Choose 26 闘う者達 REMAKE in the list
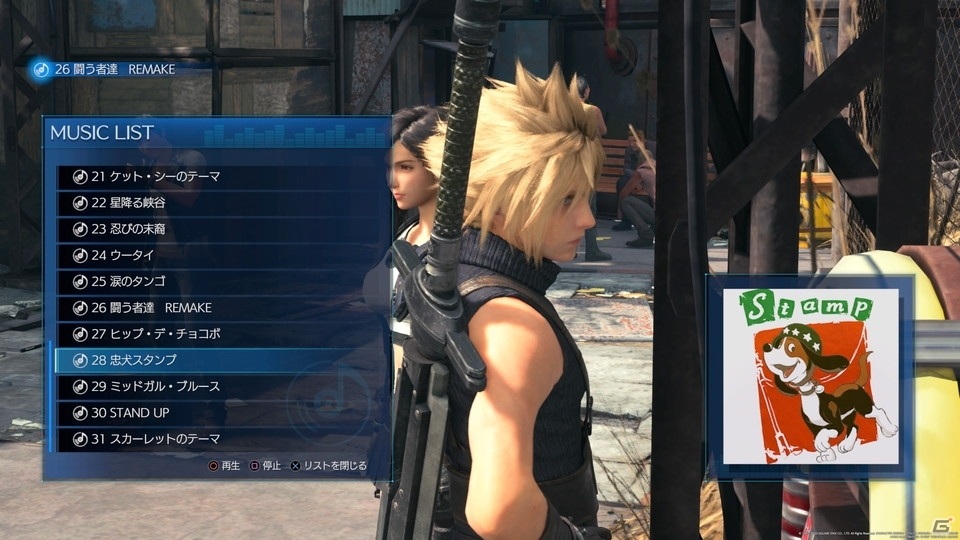 [150, 307]
